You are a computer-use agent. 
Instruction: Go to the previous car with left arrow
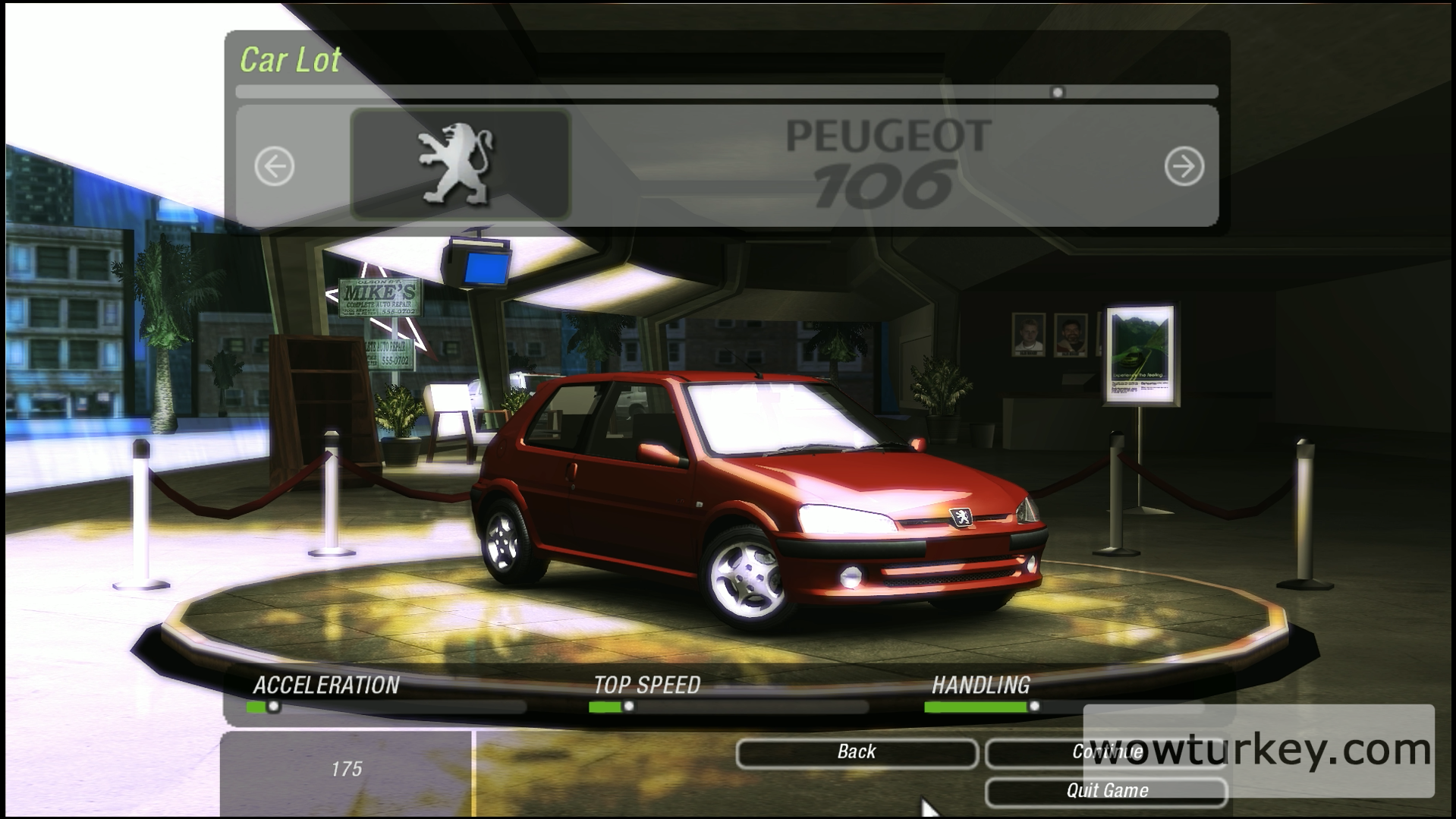point(275,166)
